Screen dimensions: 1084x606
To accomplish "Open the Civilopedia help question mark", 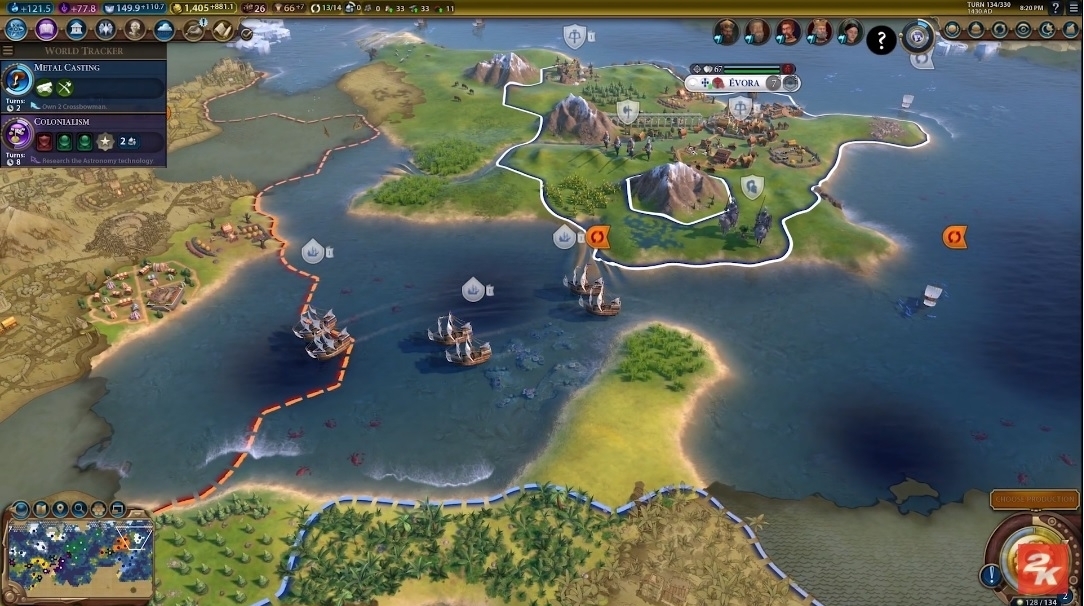I will pos(1056,8).
